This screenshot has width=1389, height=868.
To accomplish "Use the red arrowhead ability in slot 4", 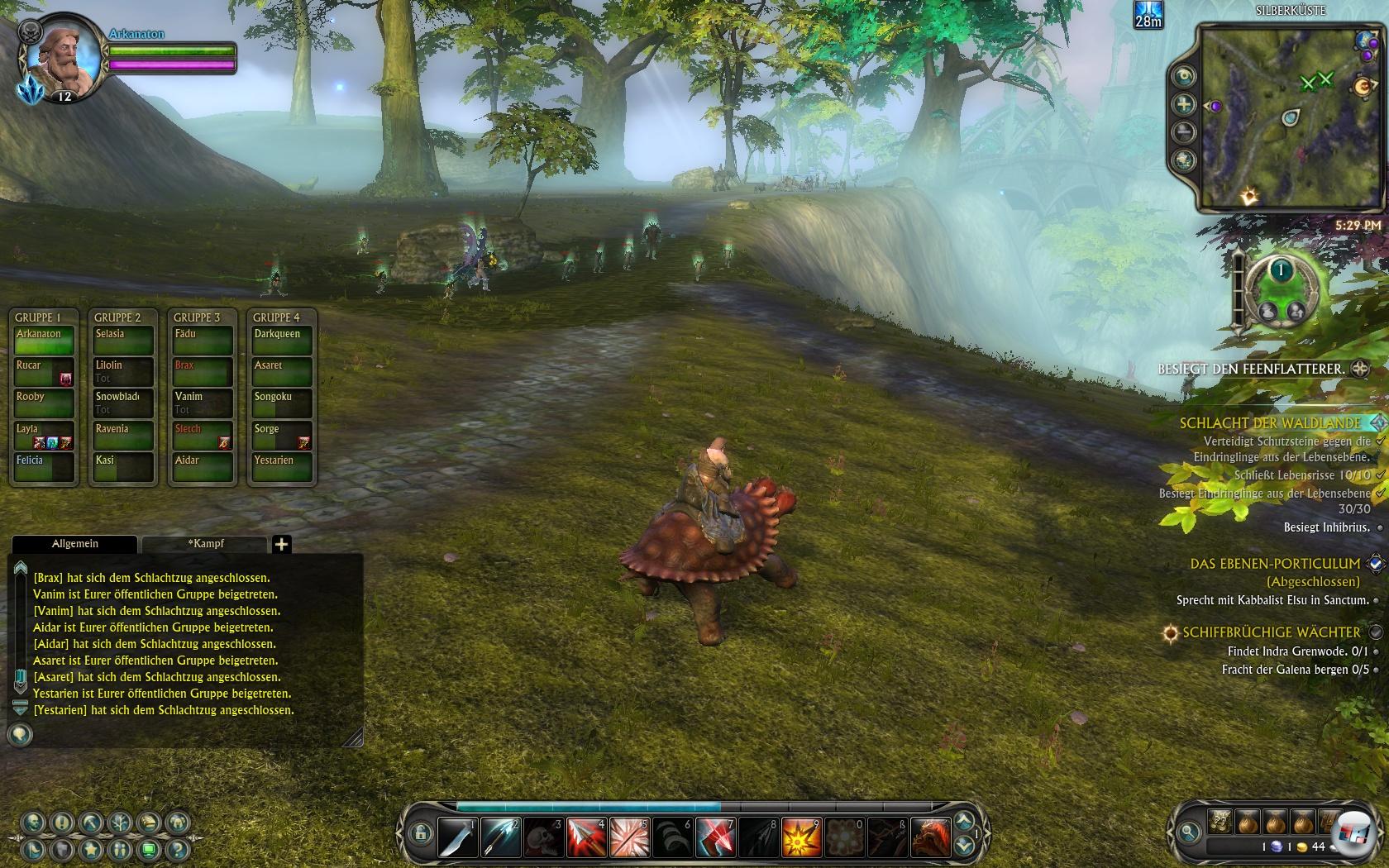I will [x=586, y=837].
